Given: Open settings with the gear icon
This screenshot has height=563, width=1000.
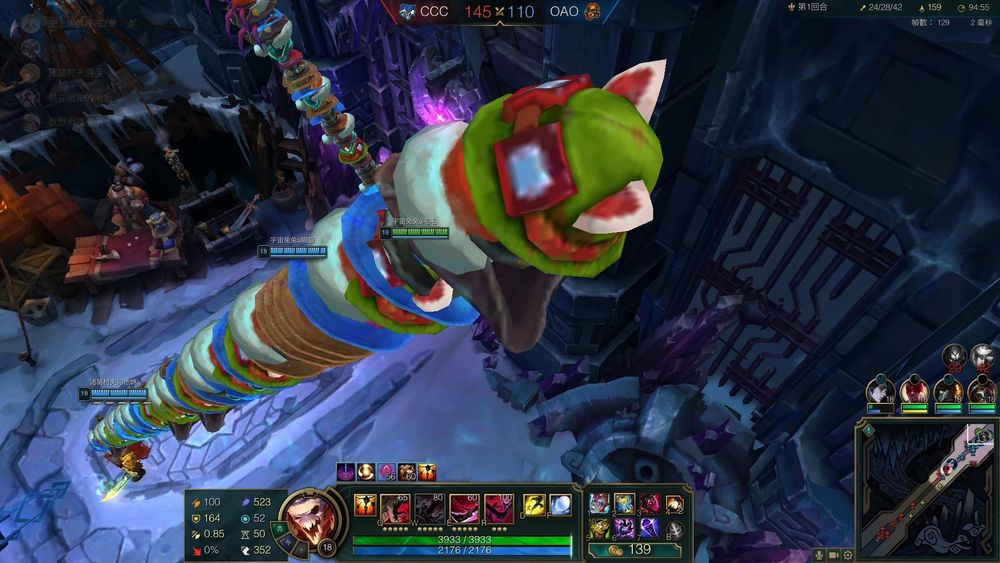Looking at the screenshot, I should click(847, 555).
